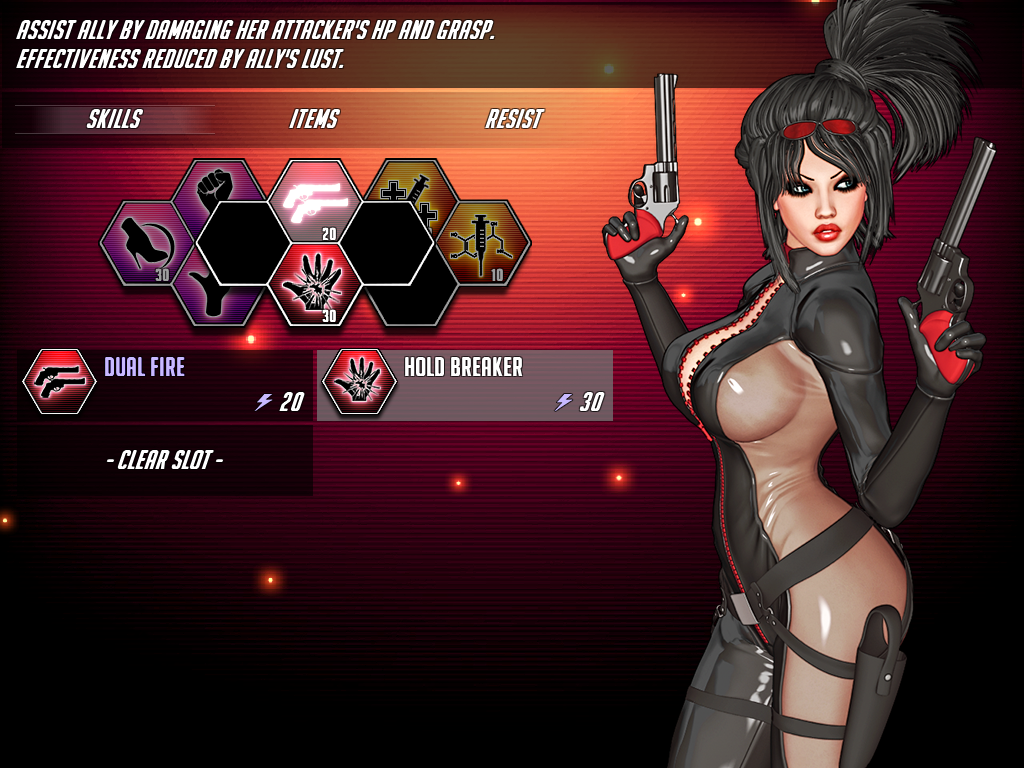This screenshot has height=768, width=1024.
Task: Choose the chemical syringe hexagon
Action: [x=486, y=244]
